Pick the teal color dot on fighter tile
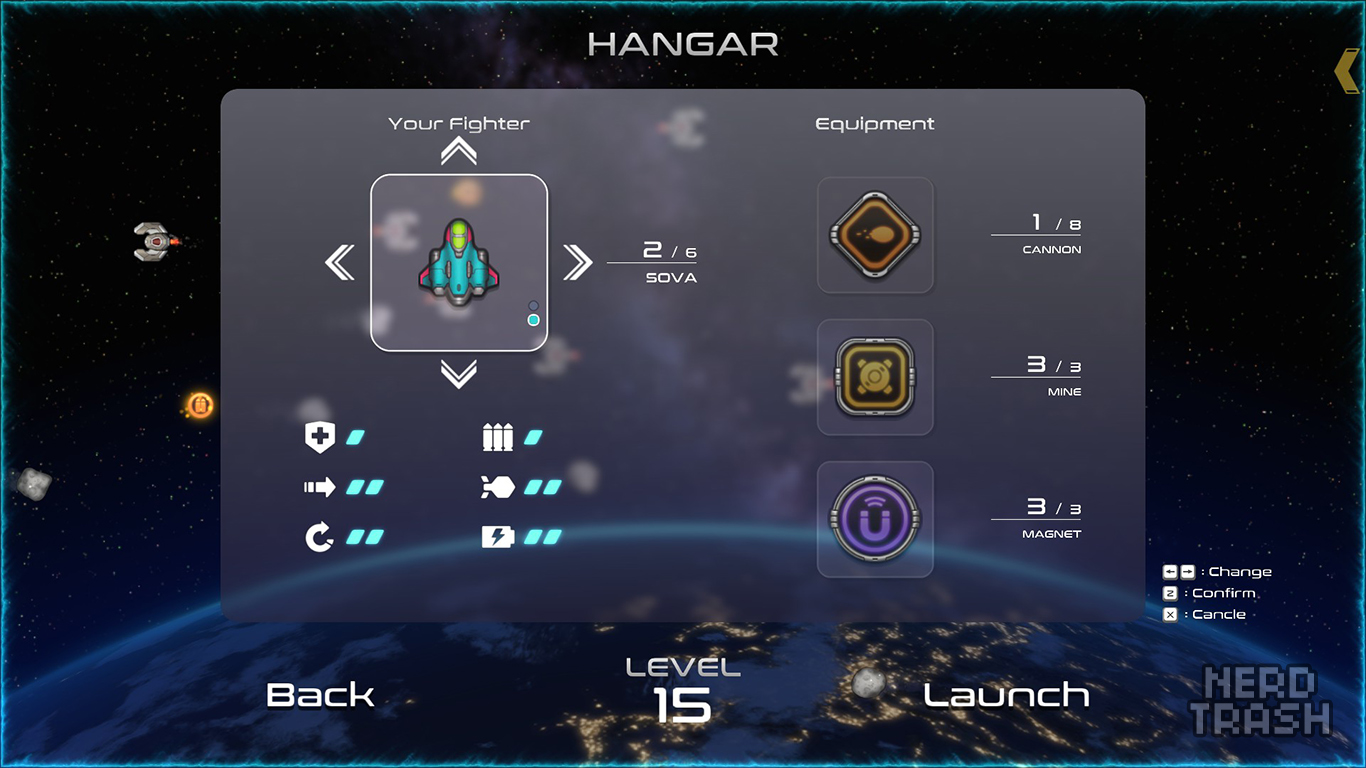 (x=533, y=320)
